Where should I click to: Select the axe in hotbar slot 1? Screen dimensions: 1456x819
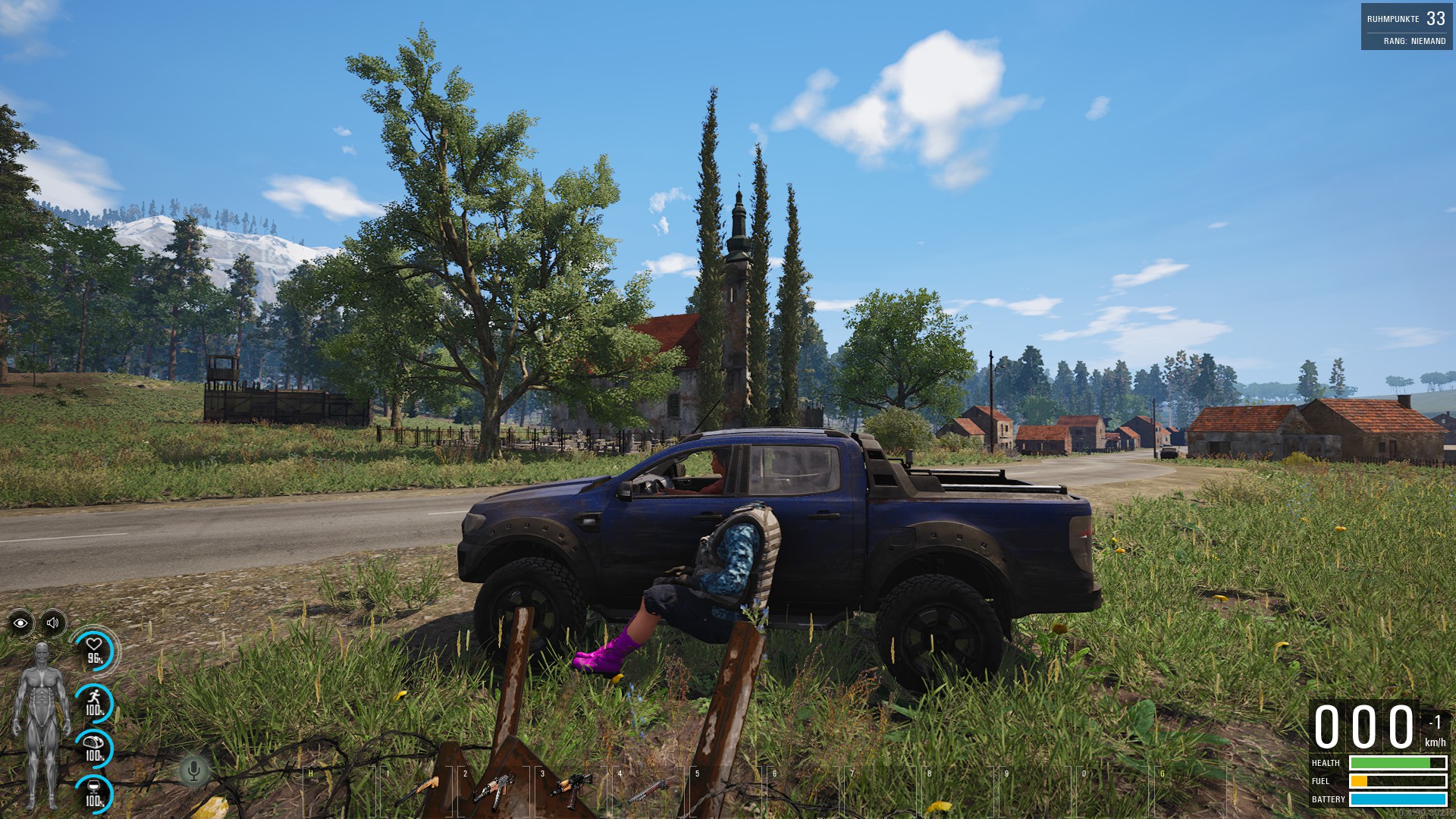tap(417, 791)
